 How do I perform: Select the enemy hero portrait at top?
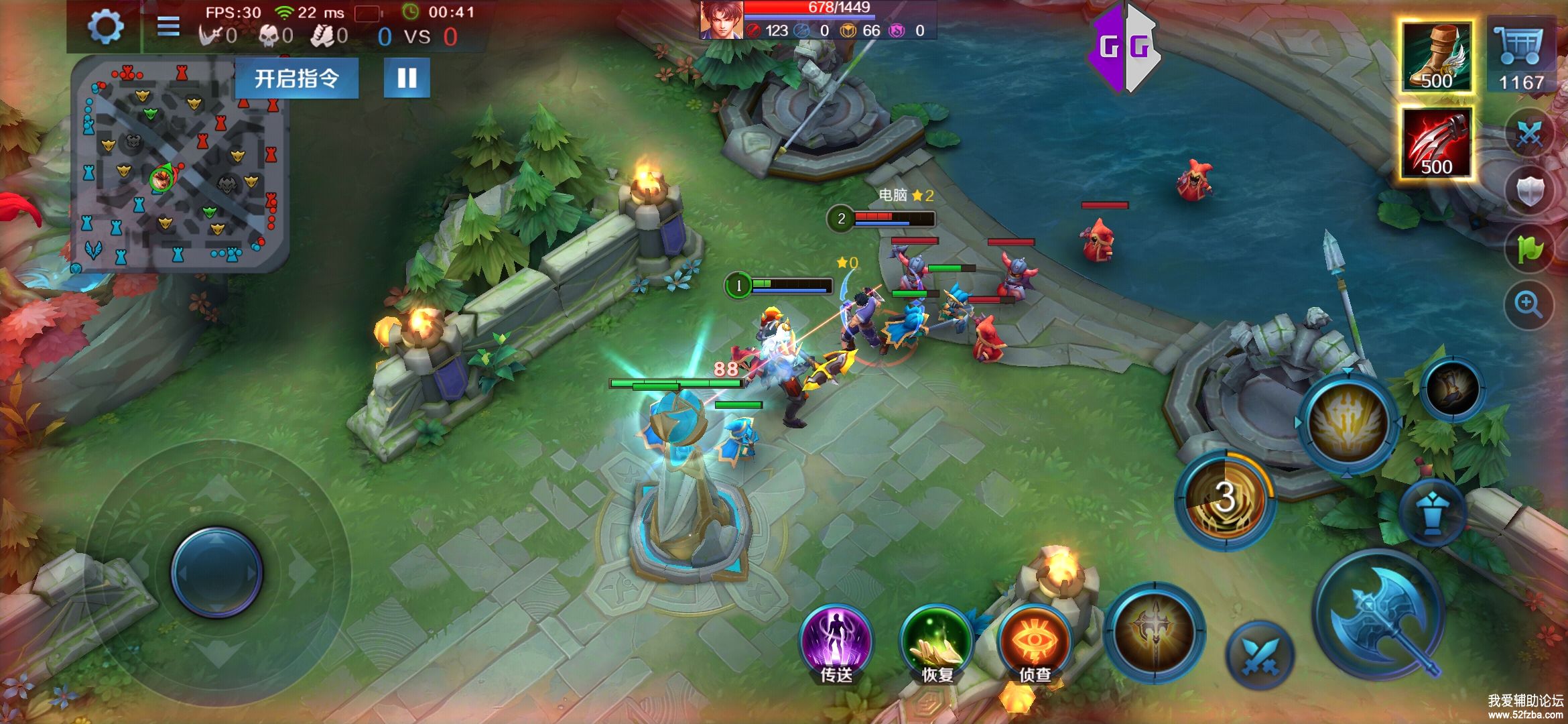(x=722, y=20)
